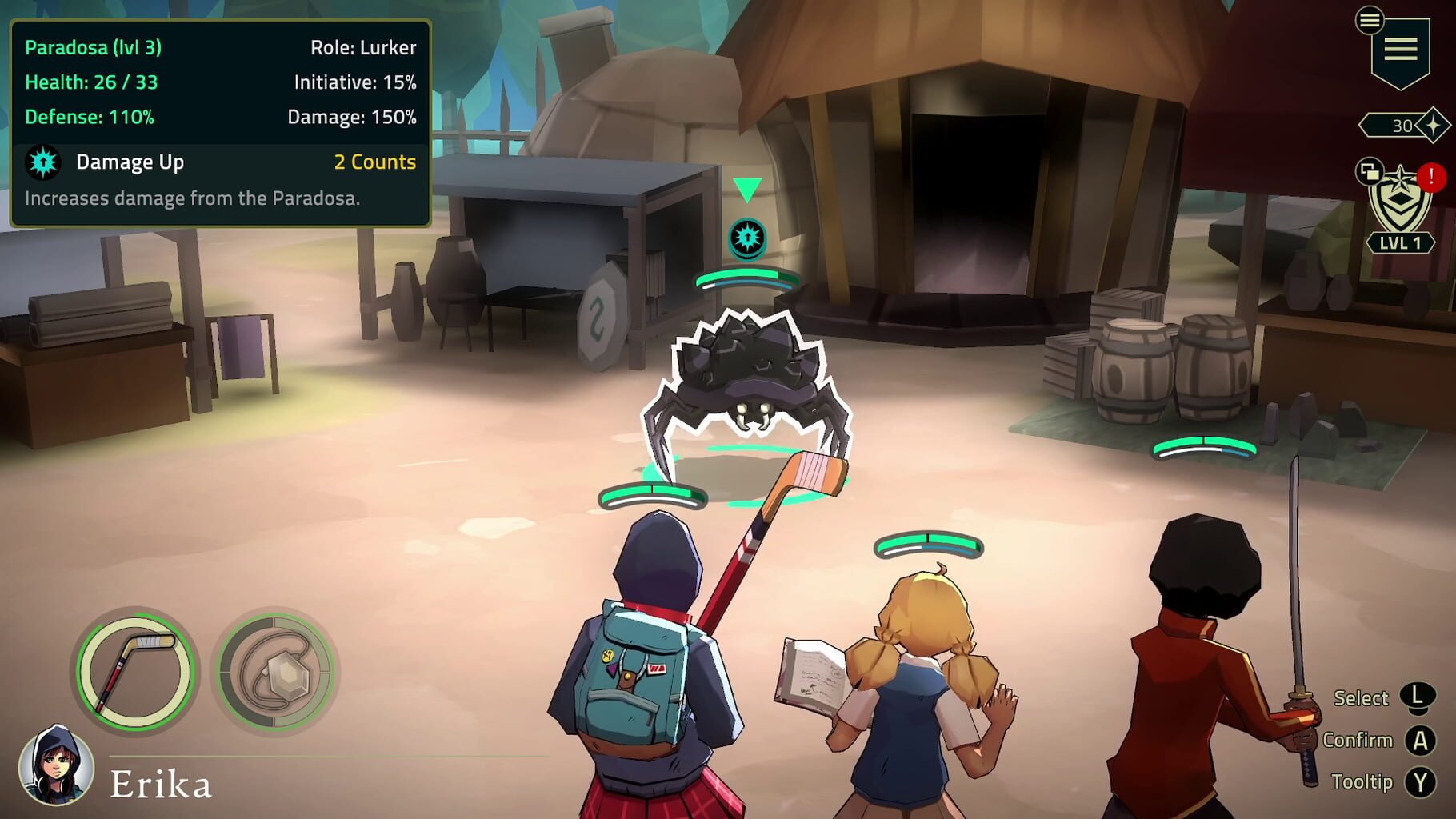This screenshot has height=819, width=1456.
Task: Click the Damage Up icon inside the tooltip panel
Action: [x=42, y=162]
